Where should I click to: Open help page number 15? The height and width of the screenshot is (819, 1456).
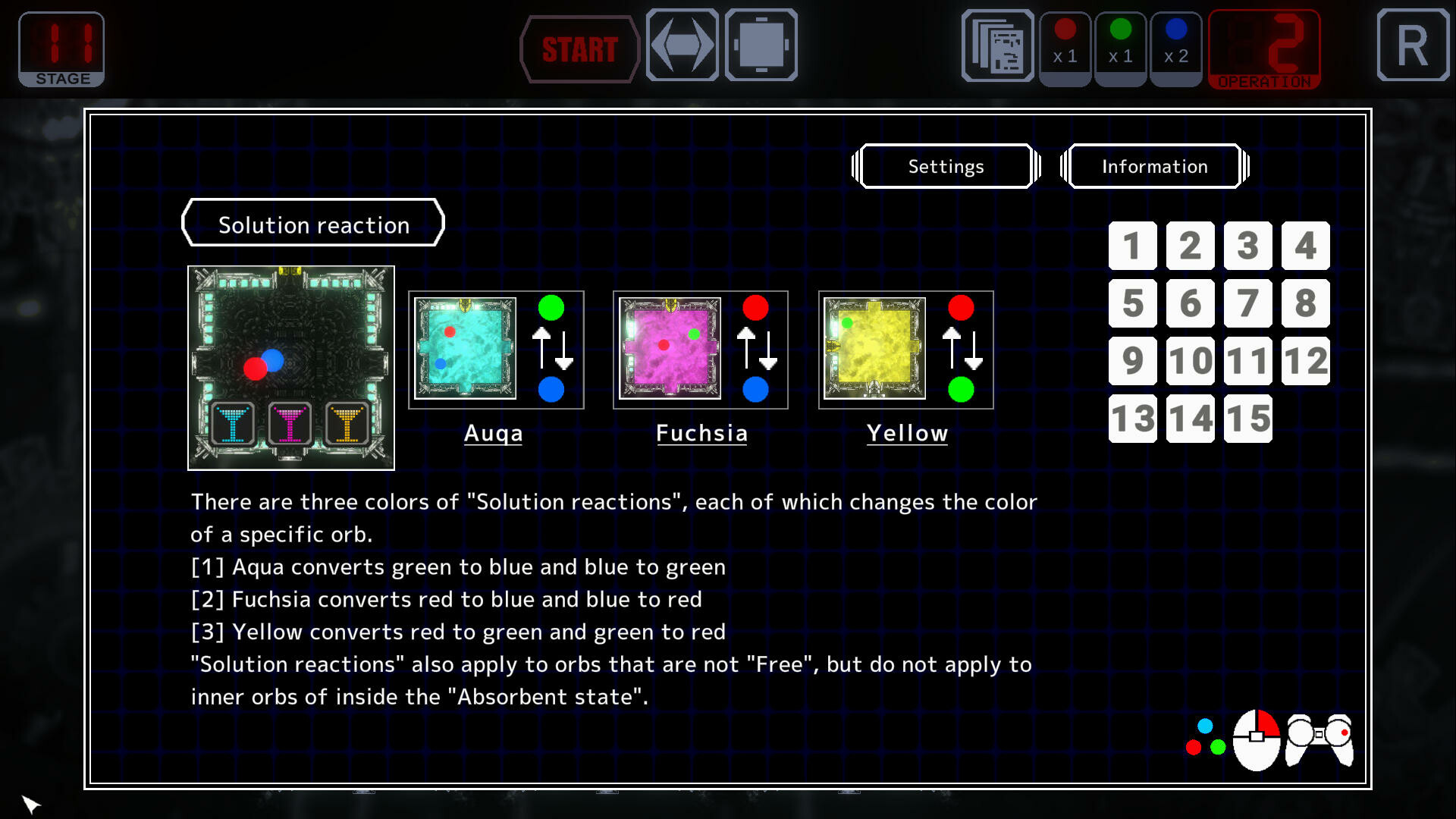[x=1247, y=418]
